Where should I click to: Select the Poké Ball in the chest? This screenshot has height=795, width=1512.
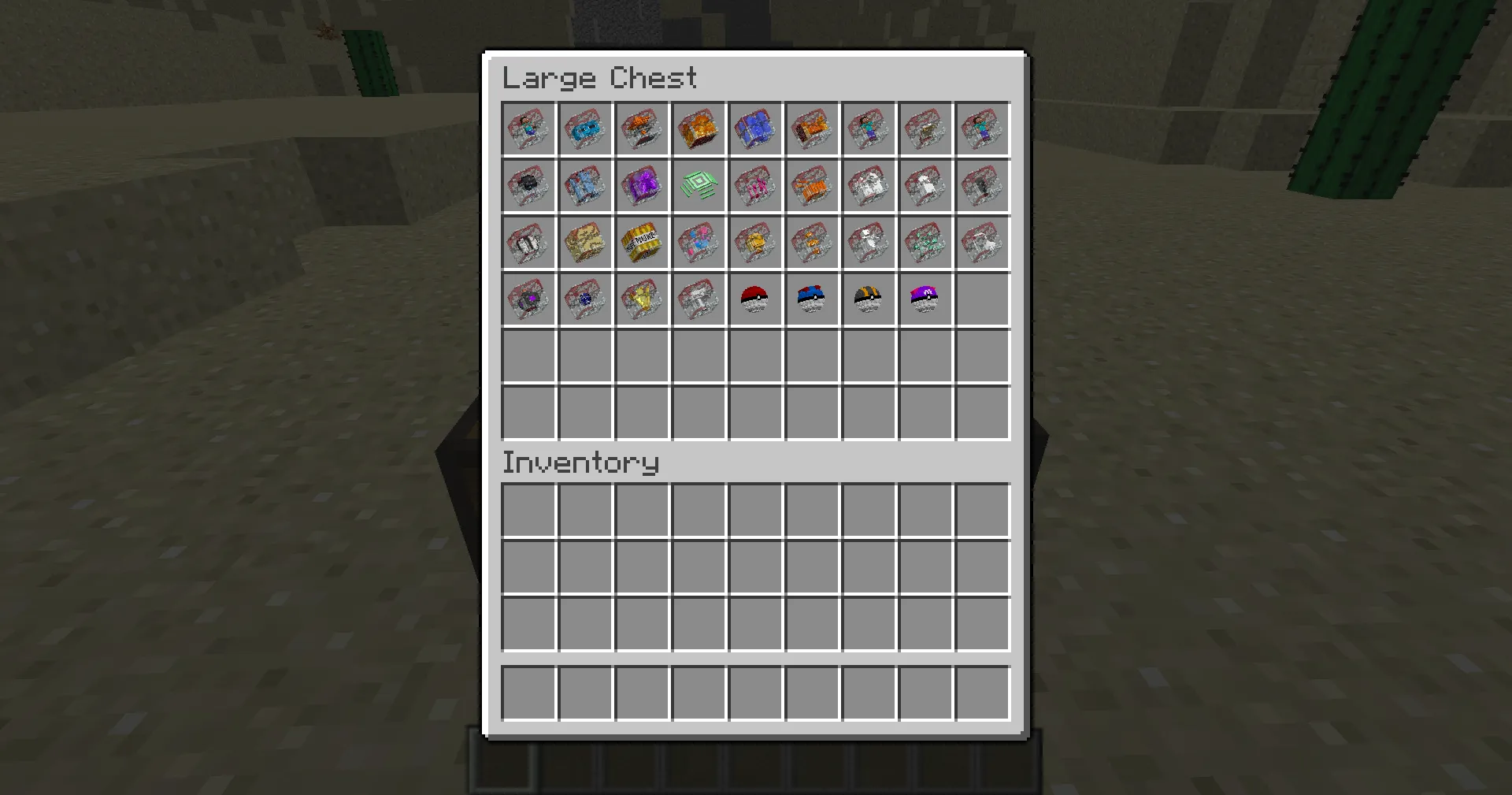click(x=755, y=299)
